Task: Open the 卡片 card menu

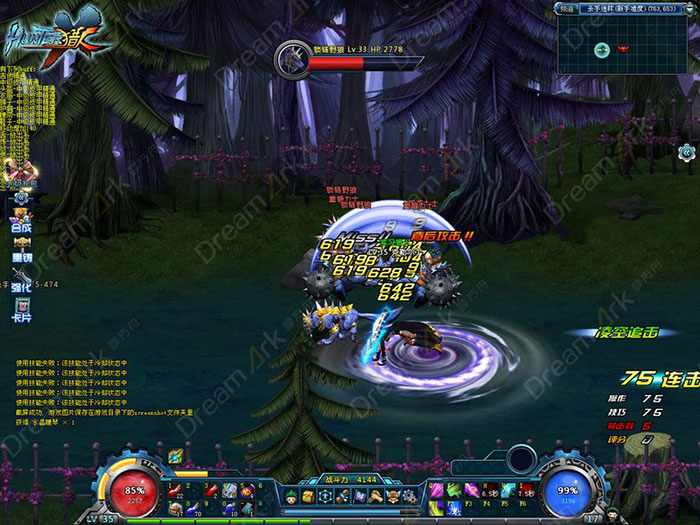Action: (x=21, y=307)
